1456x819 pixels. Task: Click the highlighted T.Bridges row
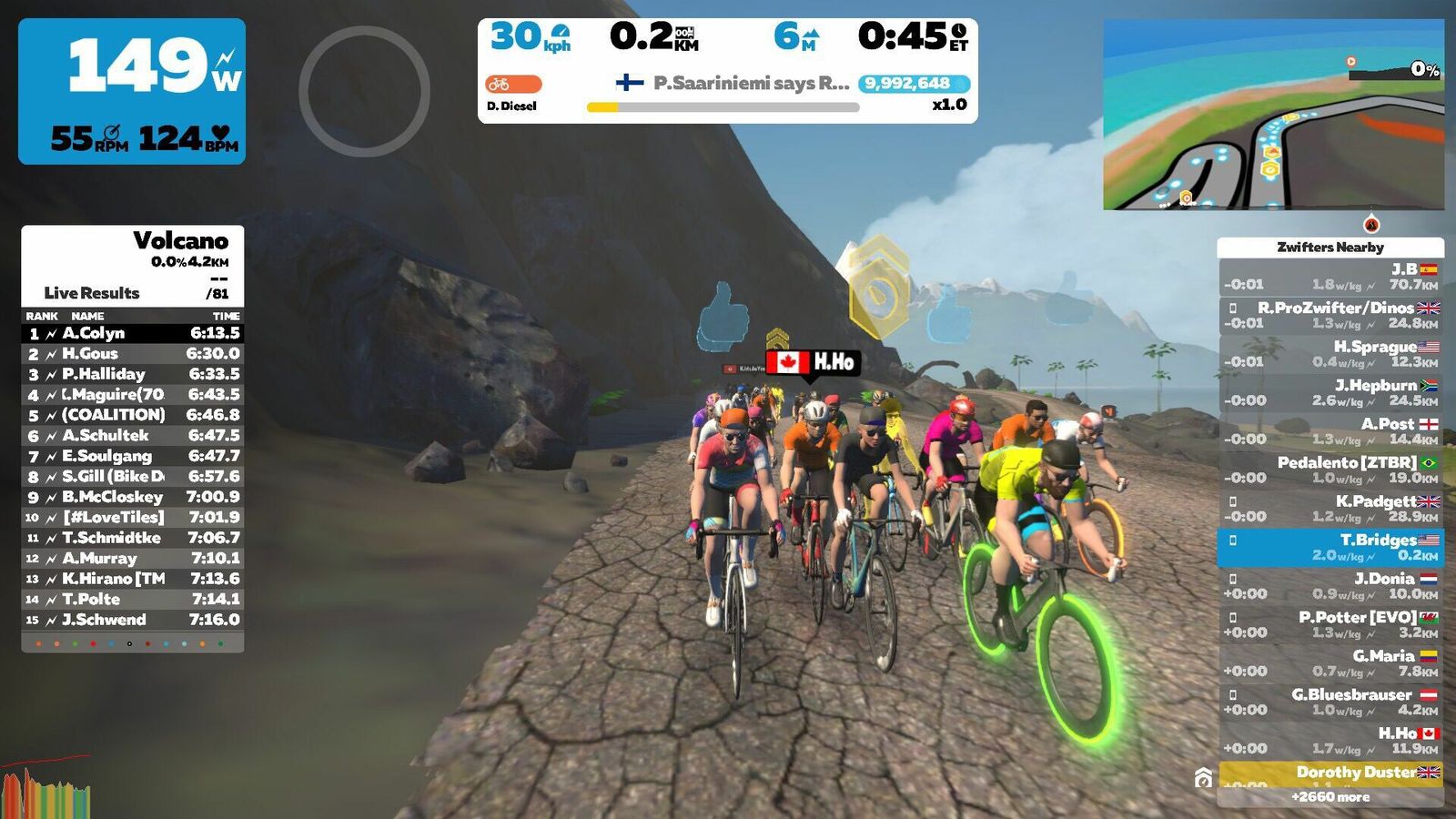1330,547
